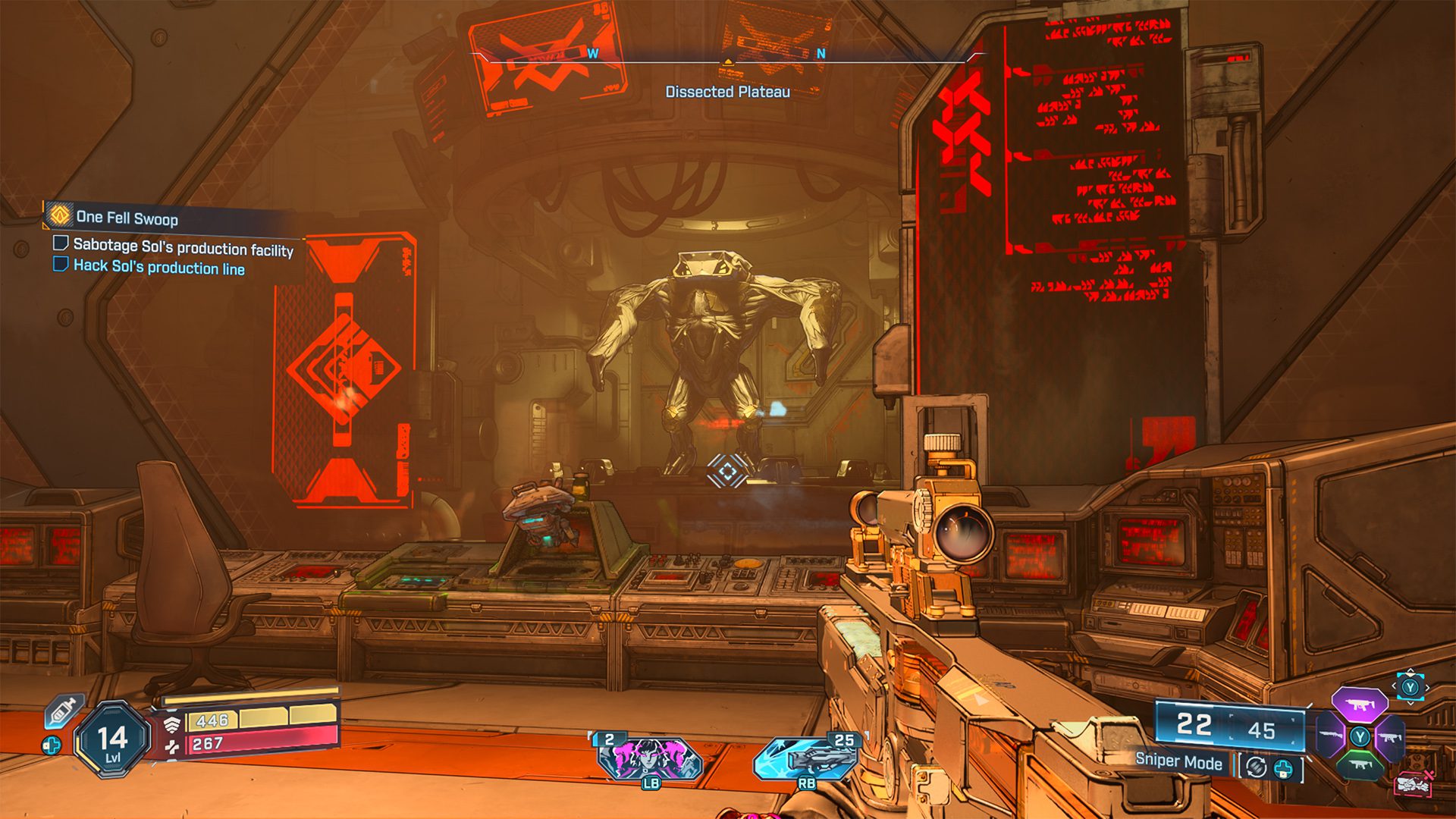Choose the right purple weapon slot

click(x=1389, y=737)
